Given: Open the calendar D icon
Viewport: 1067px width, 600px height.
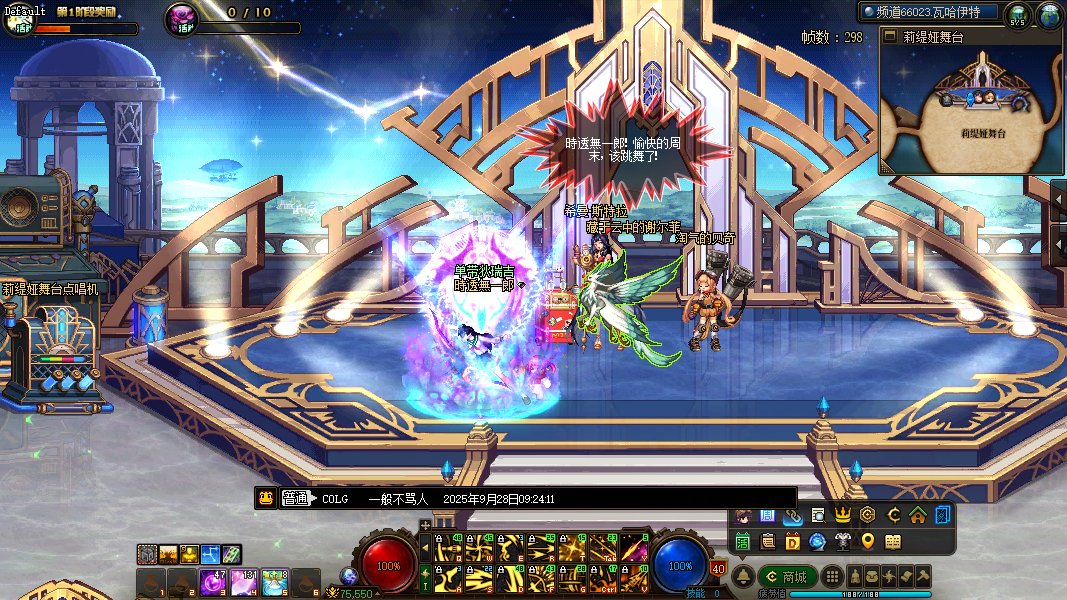Looking at the screenshot, I should [x=792, y=542].
